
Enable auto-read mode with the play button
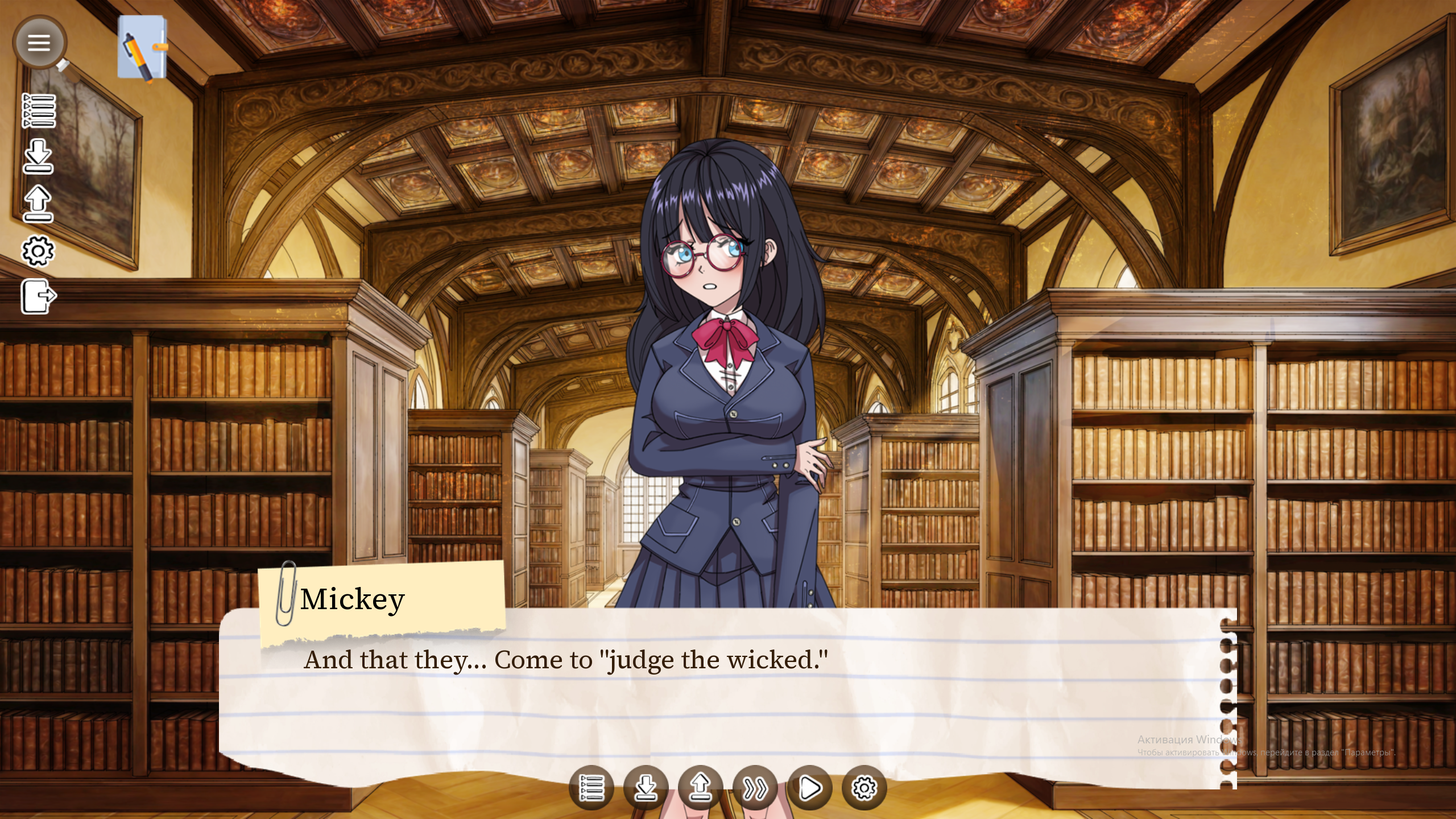tap(810, 788)
